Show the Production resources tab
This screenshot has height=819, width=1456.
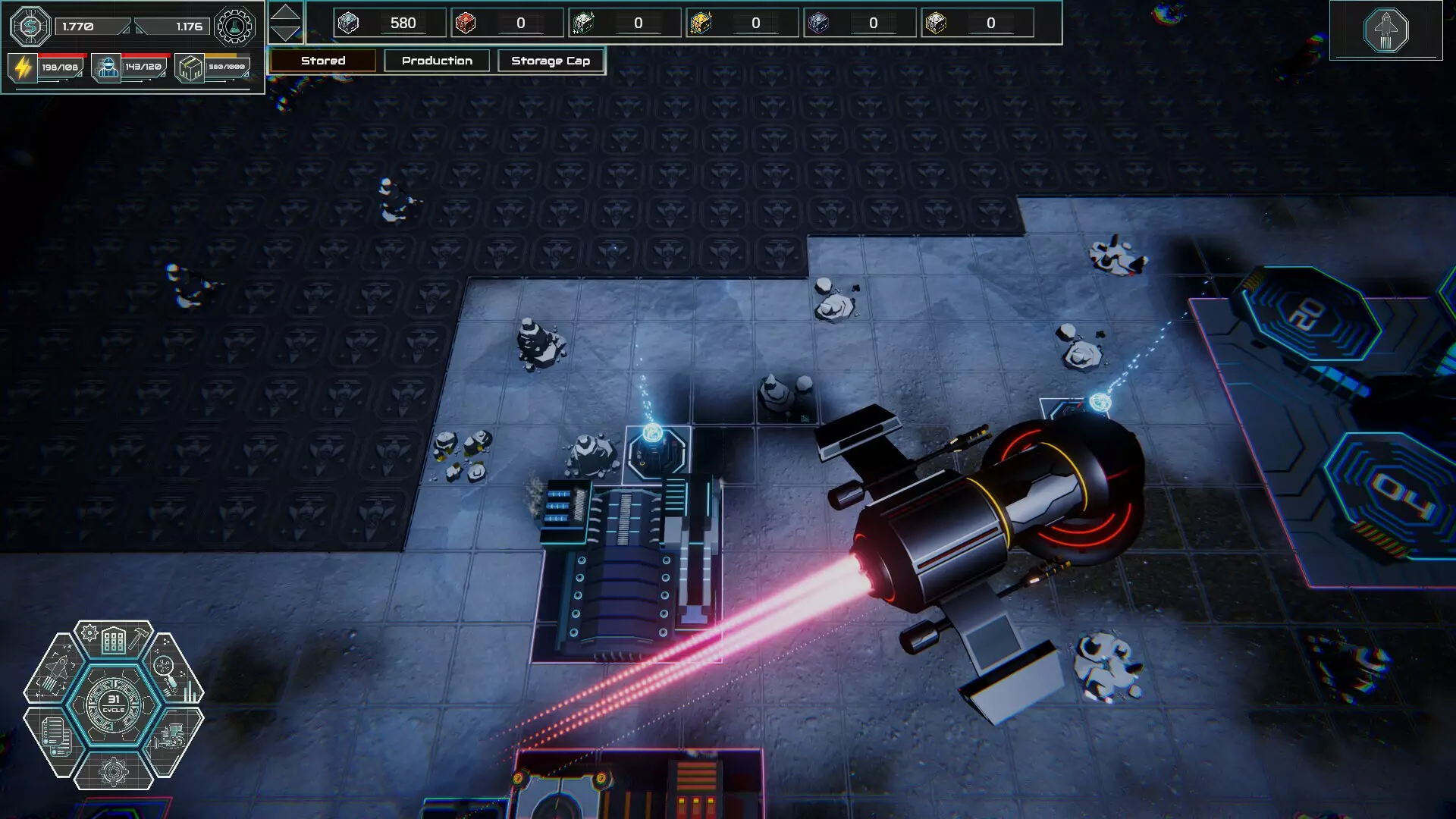tap(437, 61)
